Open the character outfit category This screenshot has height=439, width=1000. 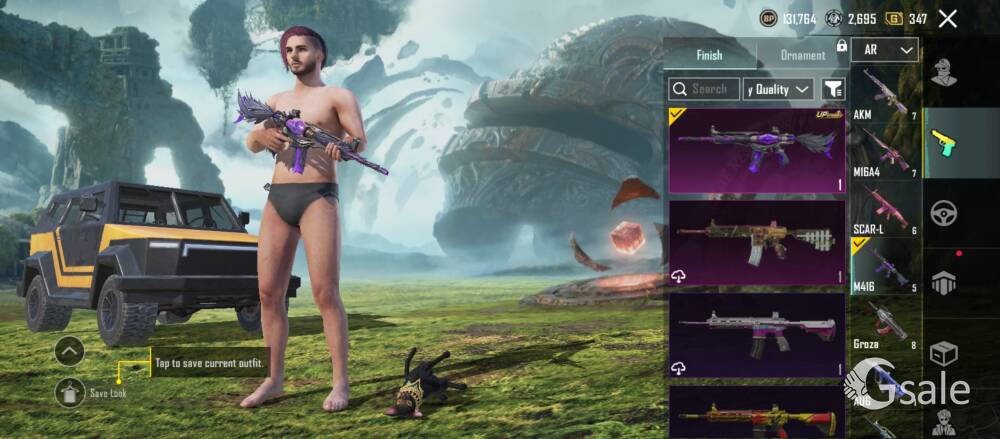pyautogui.click(x=944, y=72)
